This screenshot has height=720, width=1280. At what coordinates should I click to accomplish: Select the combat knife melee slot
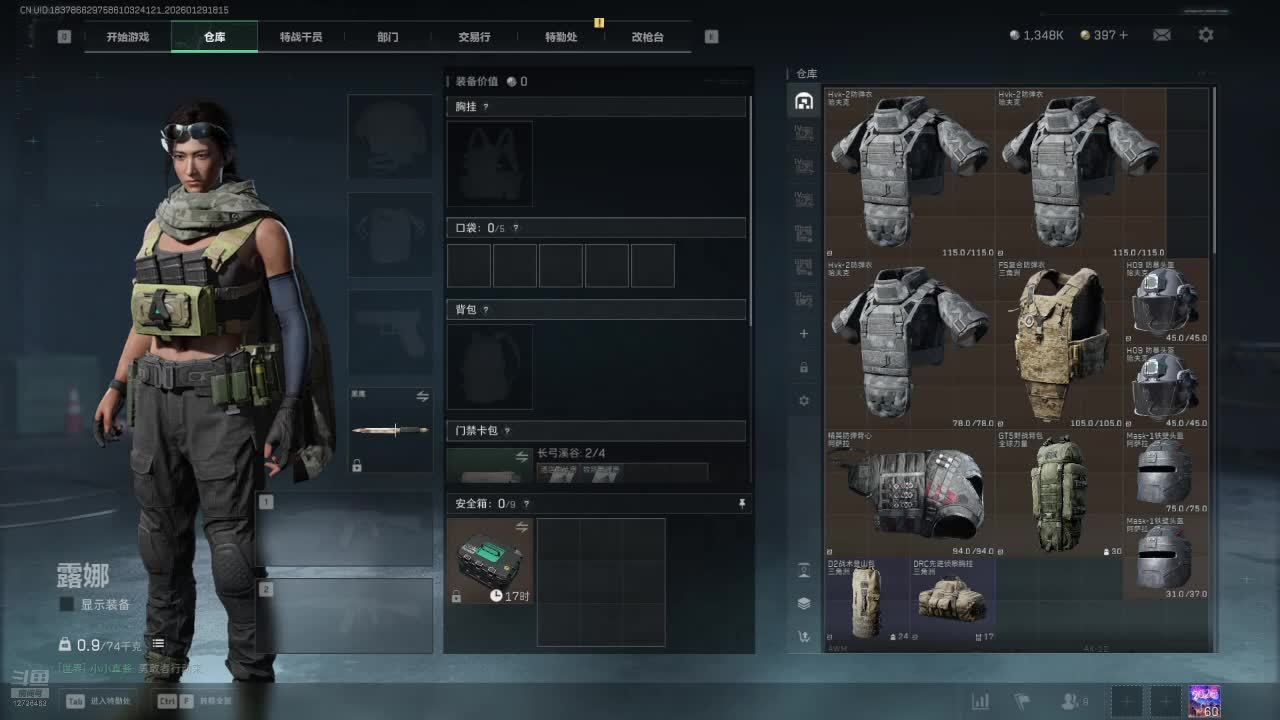[390, 430]
